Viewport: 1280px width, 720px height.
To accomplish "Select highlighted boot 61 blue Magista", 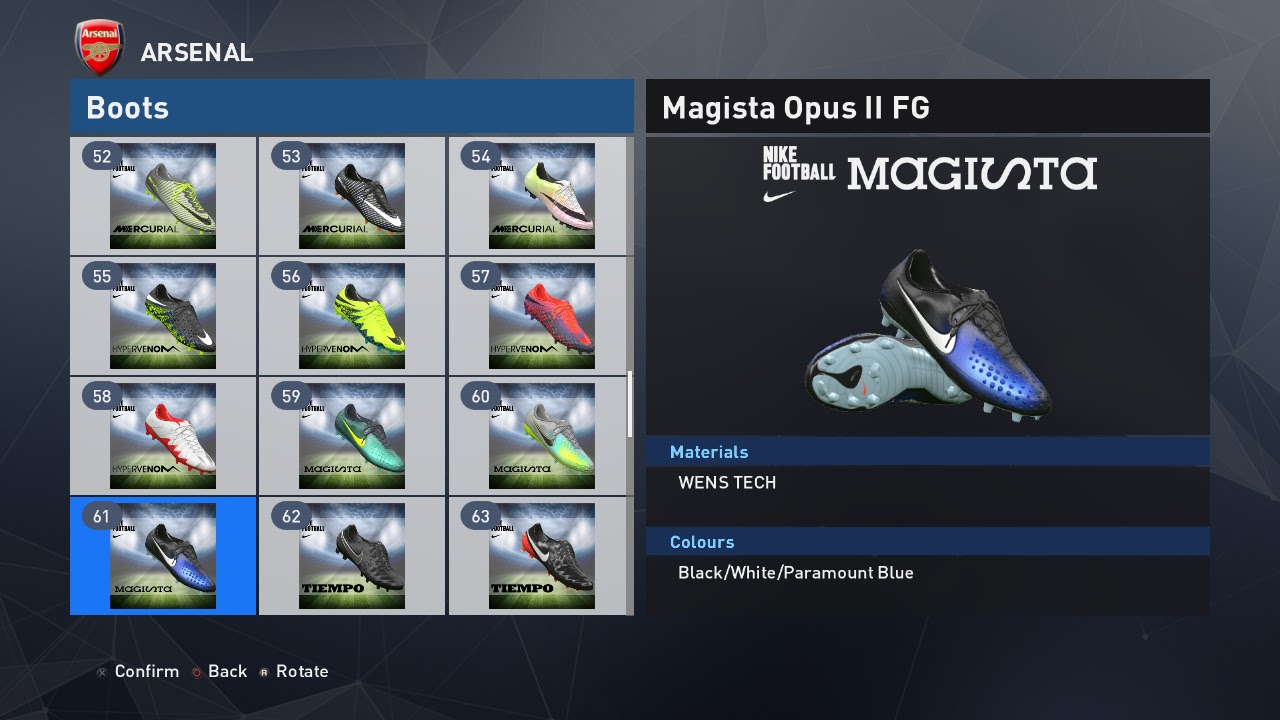I will click(x=163, y=556).
